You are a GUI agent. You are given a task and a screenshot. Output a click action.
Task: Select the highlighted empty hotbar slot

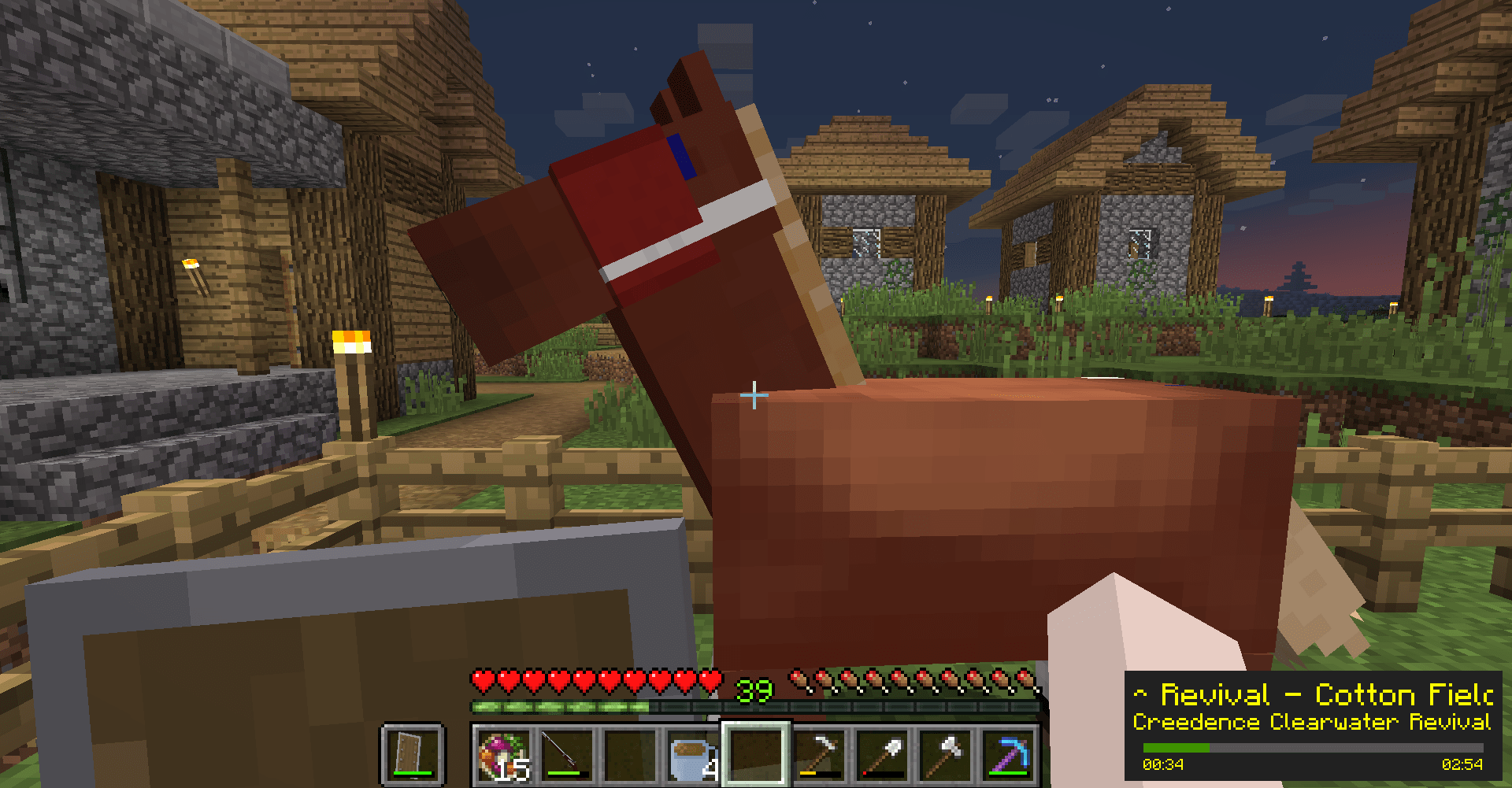click(x=754, y=754)
